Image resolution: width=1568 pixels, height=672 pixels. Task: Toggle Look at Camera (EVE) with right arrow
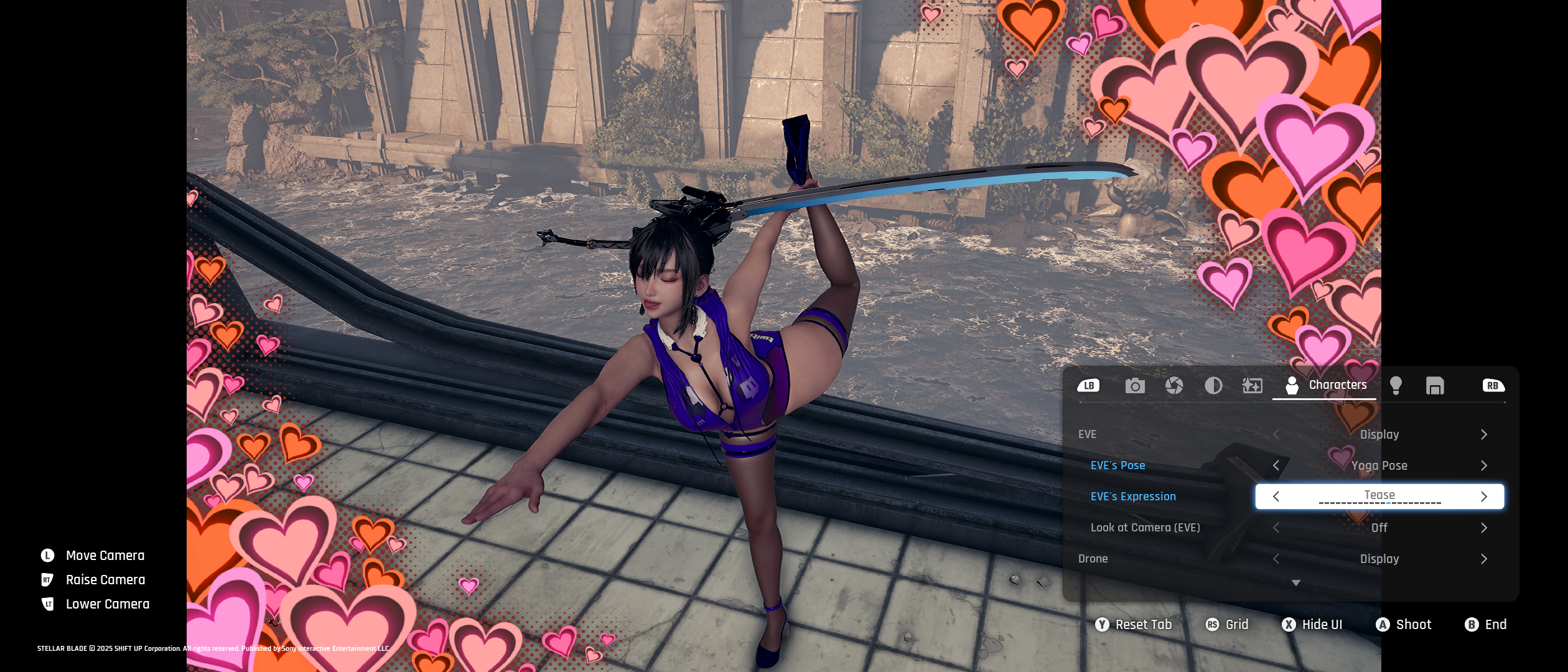pos(1484,528)
